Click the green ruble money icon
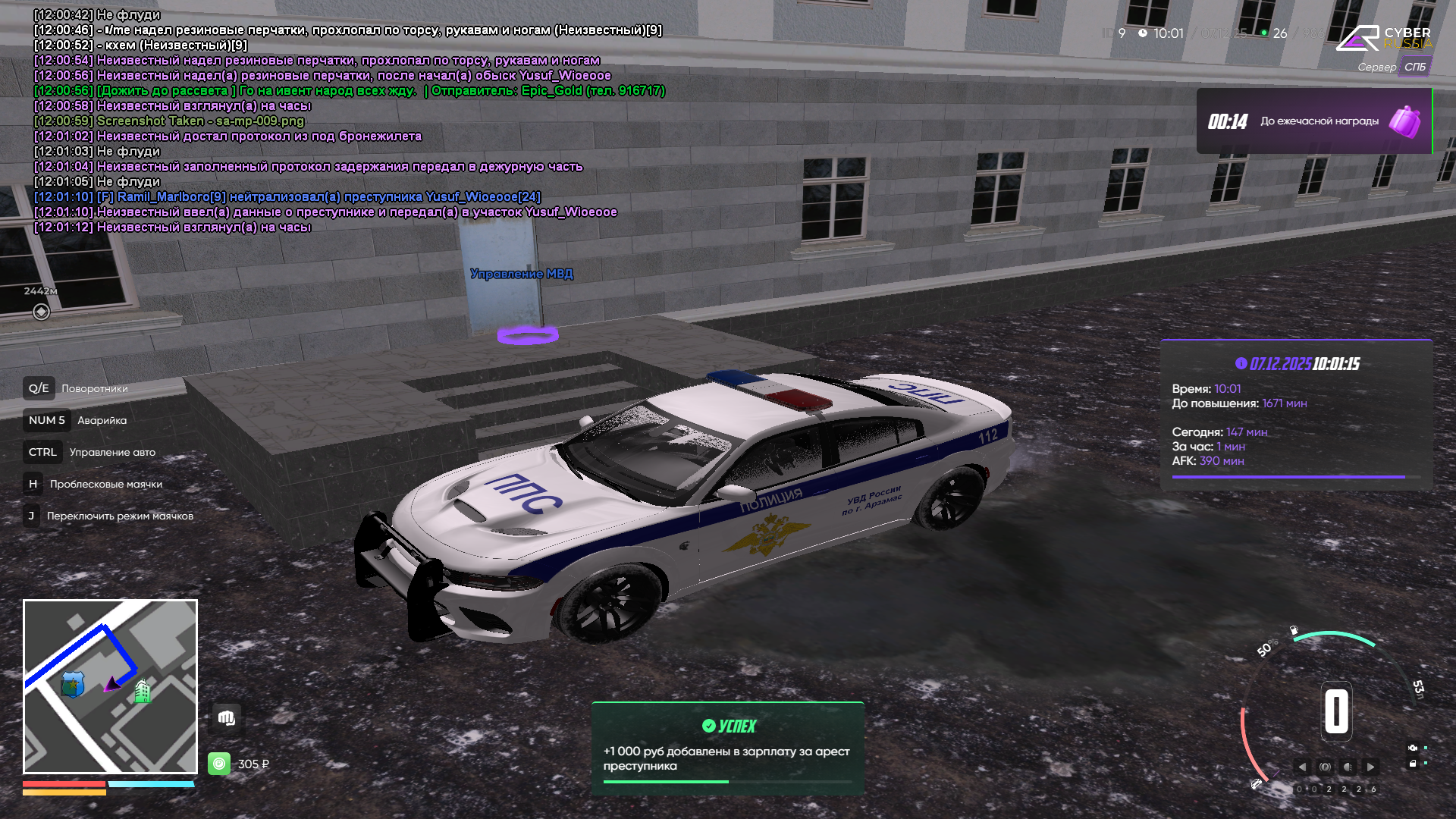The image size is (1456, 819). coord(219,764)
